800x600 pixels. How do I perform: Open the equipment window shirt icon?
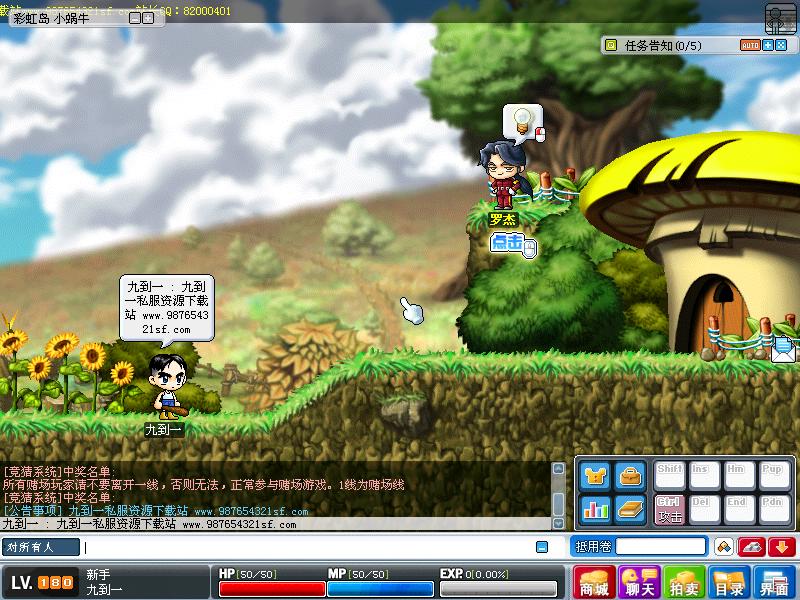click(x=595, y=476)
